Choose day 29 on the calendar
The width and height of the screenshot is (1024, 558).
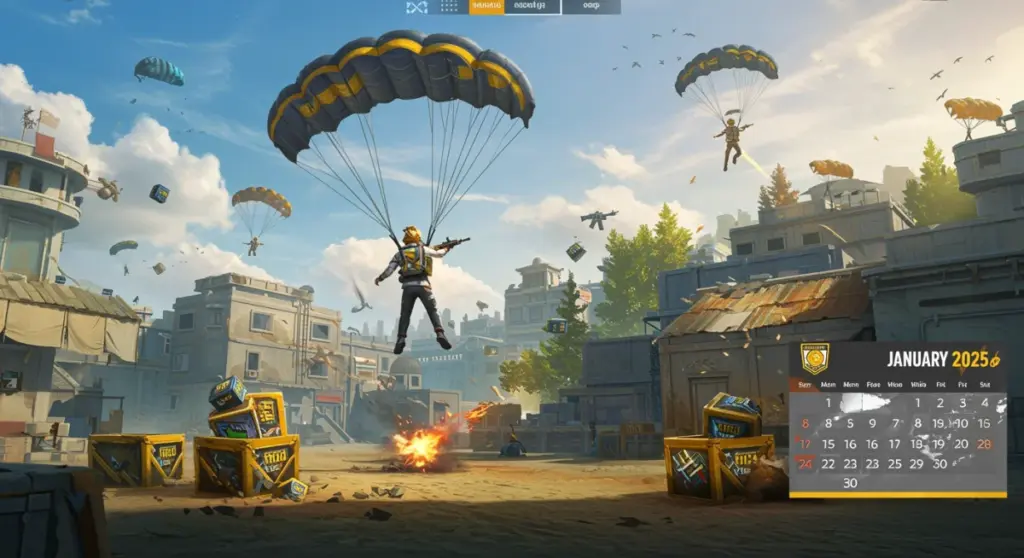click(917, 464)
